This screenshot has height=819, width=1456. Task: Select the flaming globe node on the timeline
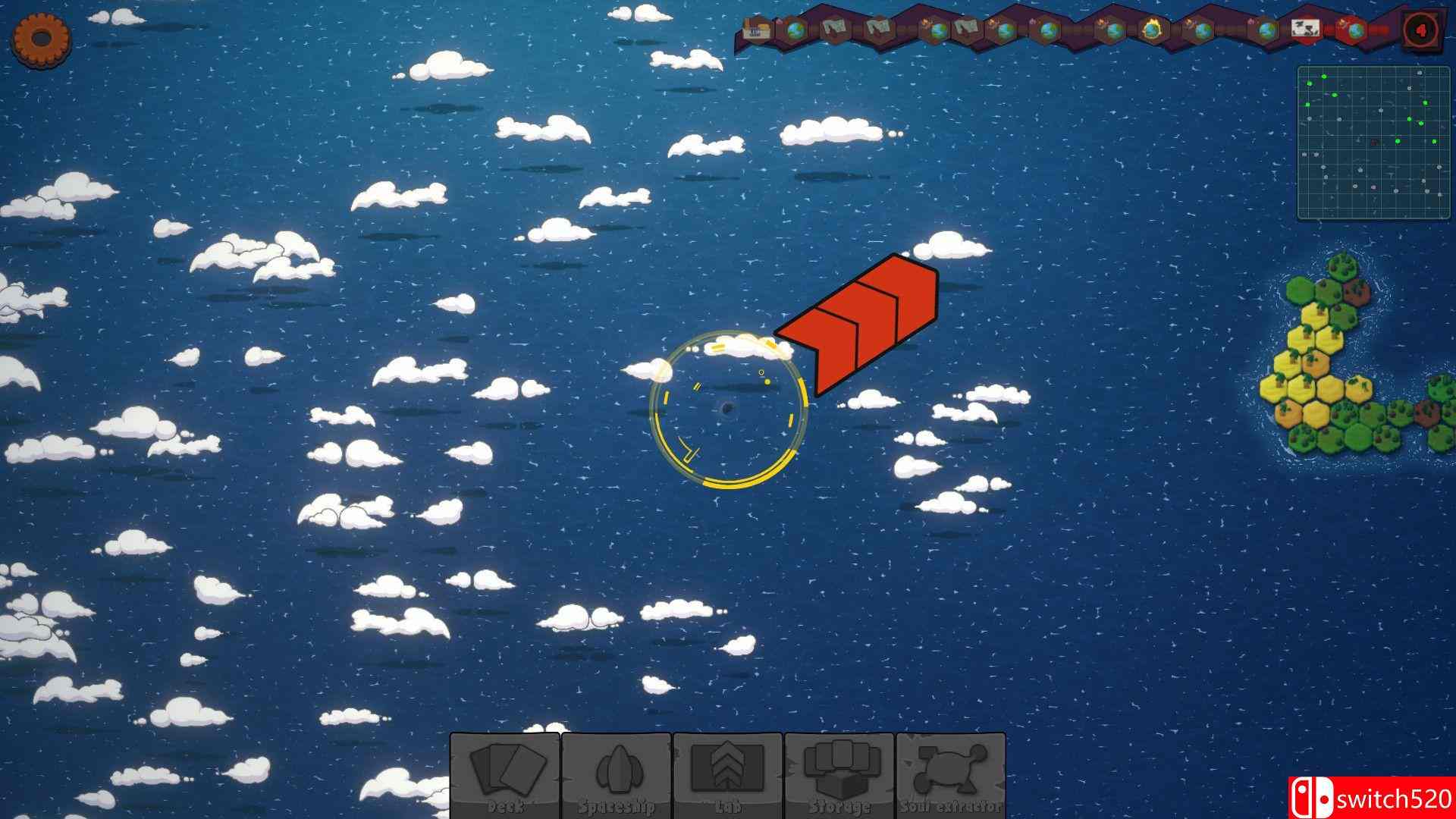click(x=1153, y=29)
